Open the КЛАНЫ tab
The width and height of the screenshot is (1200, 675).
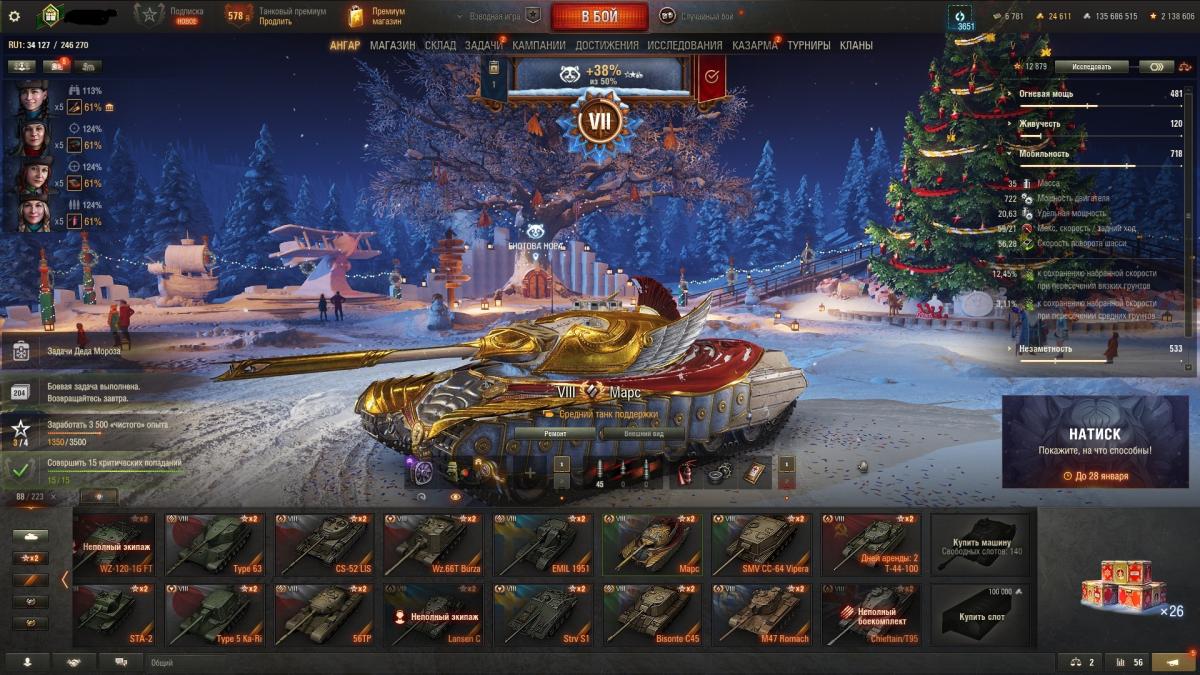click(x=856, y=45)
